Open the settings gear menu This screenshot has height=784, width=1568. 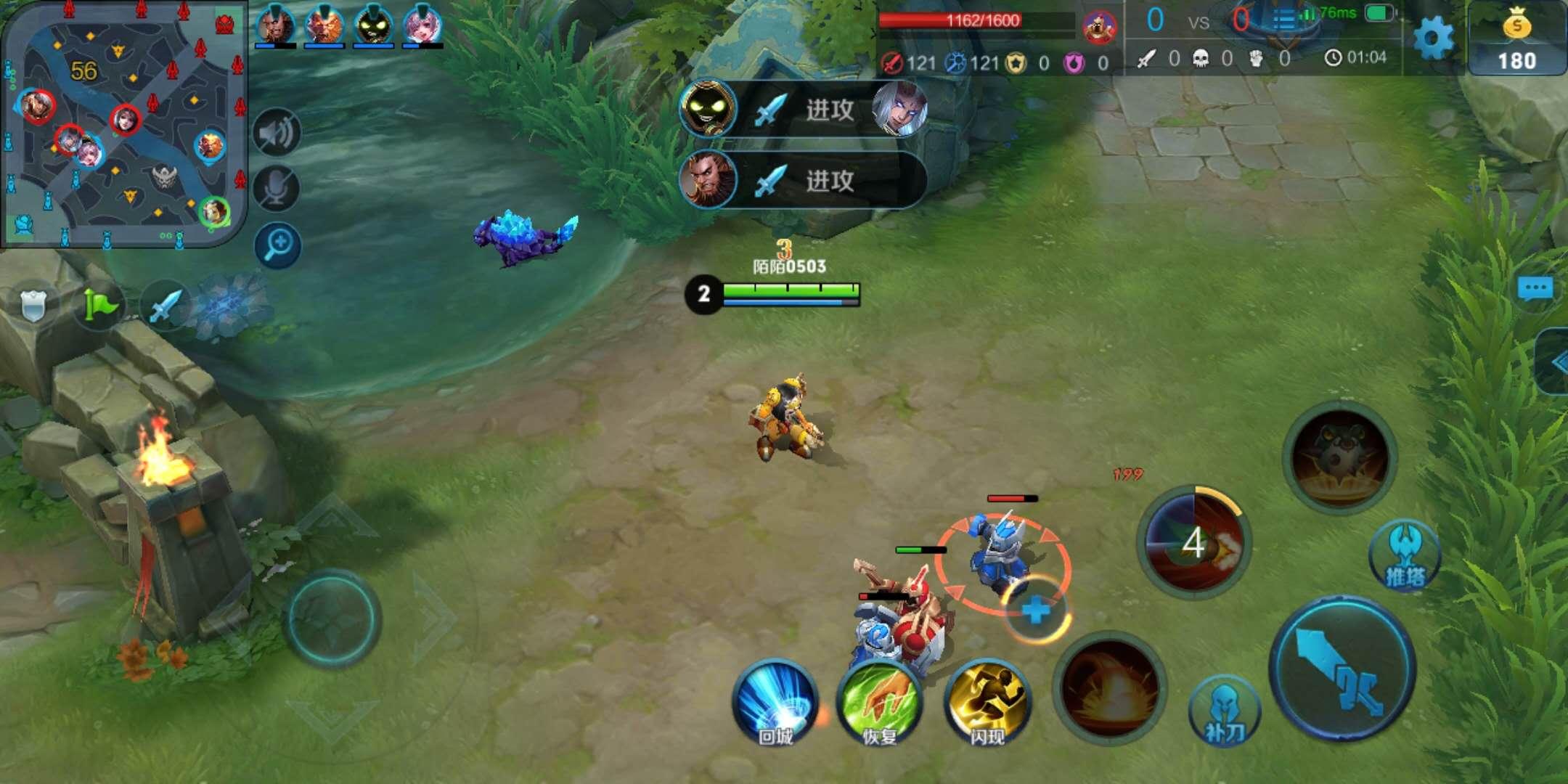(x=1433, y=38)
